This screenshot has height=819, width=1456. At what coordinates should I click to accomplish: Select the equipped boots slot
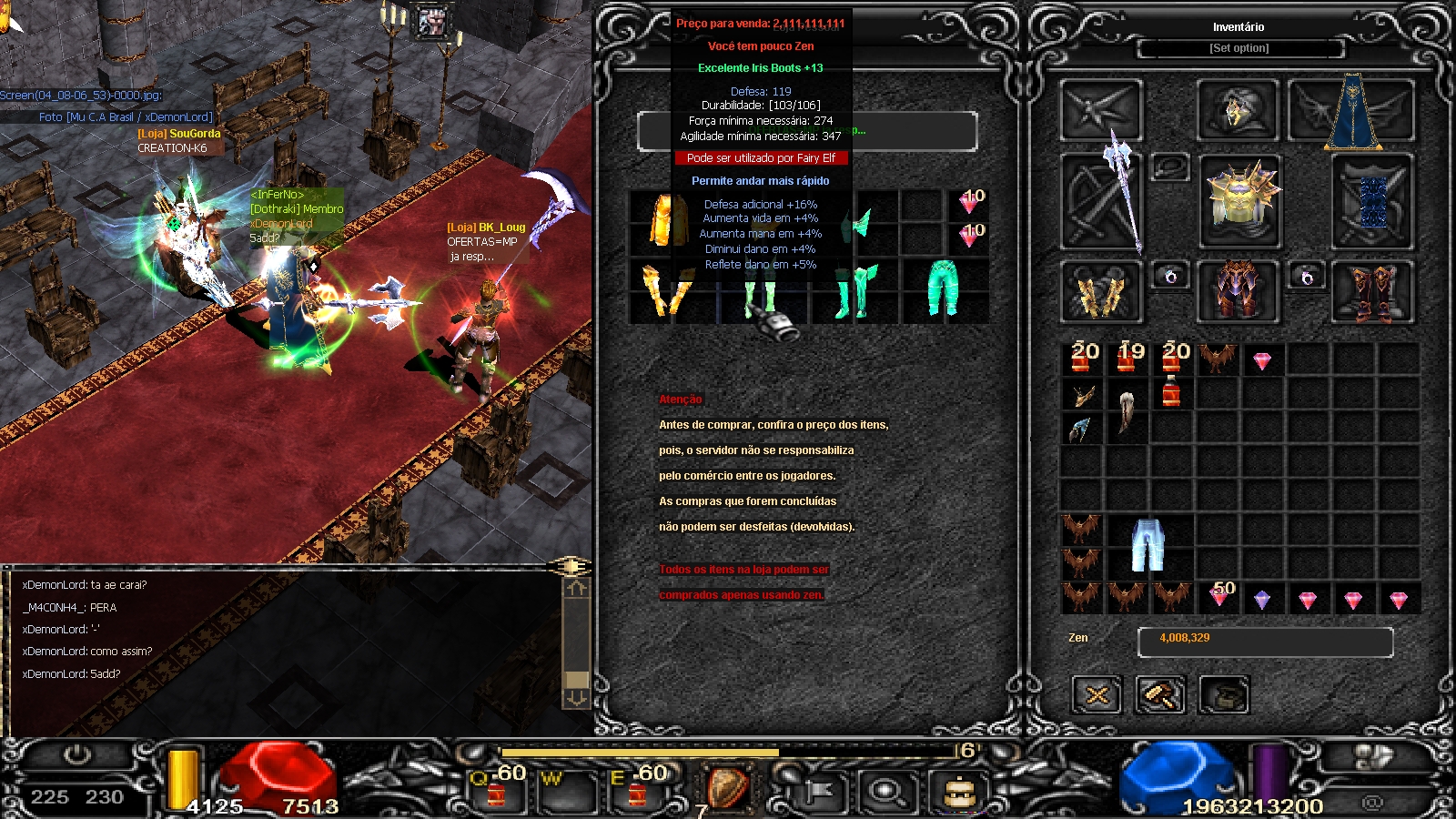click(x=1372, y=291)
